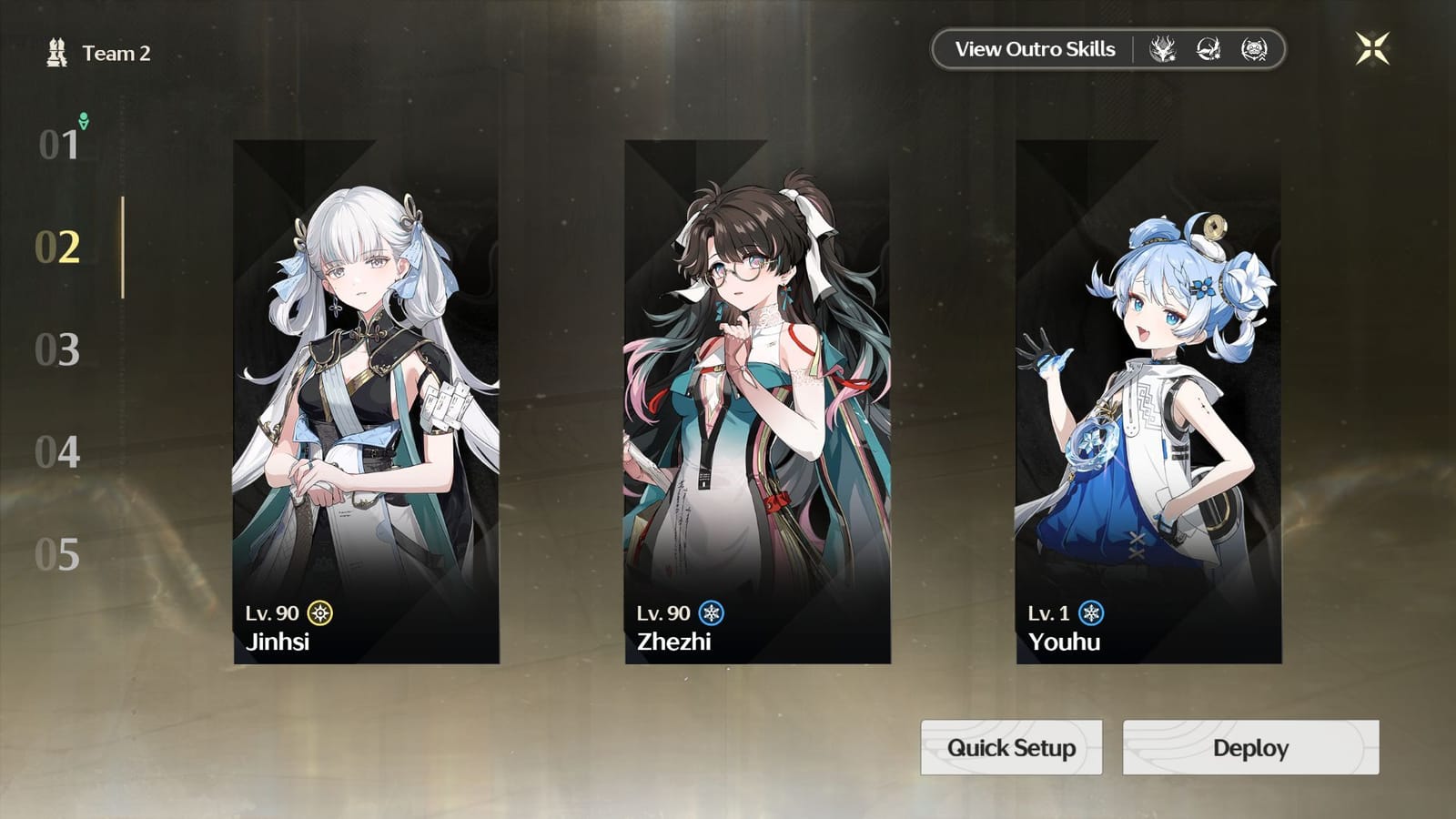
Task: Click the team formation icon beside the Team 2 label
Action: (56, 52)
